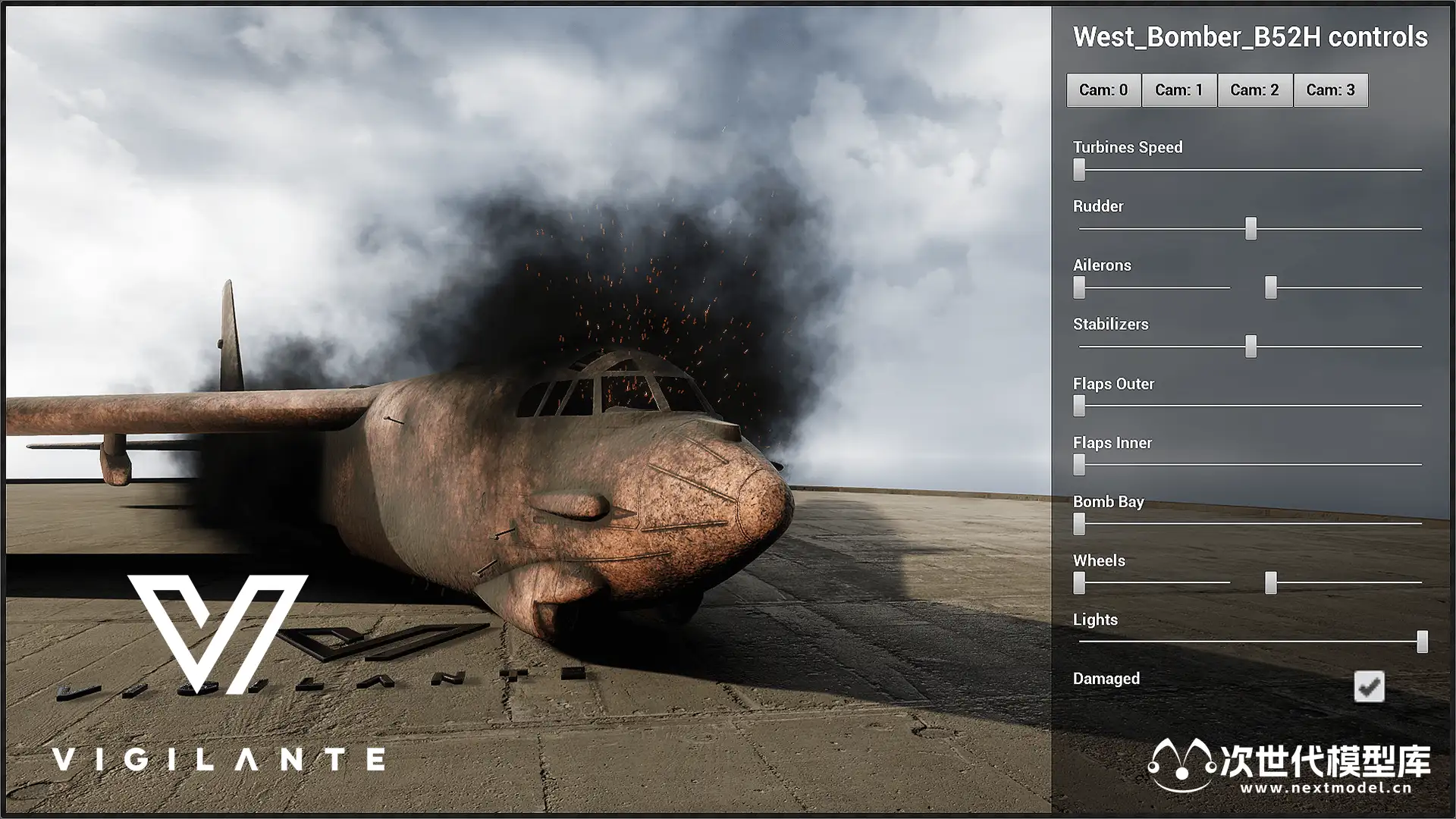Screen dimensions: 1456x819
Task: Select the Cam: 1 camera button
Action: pos(1179,90)
